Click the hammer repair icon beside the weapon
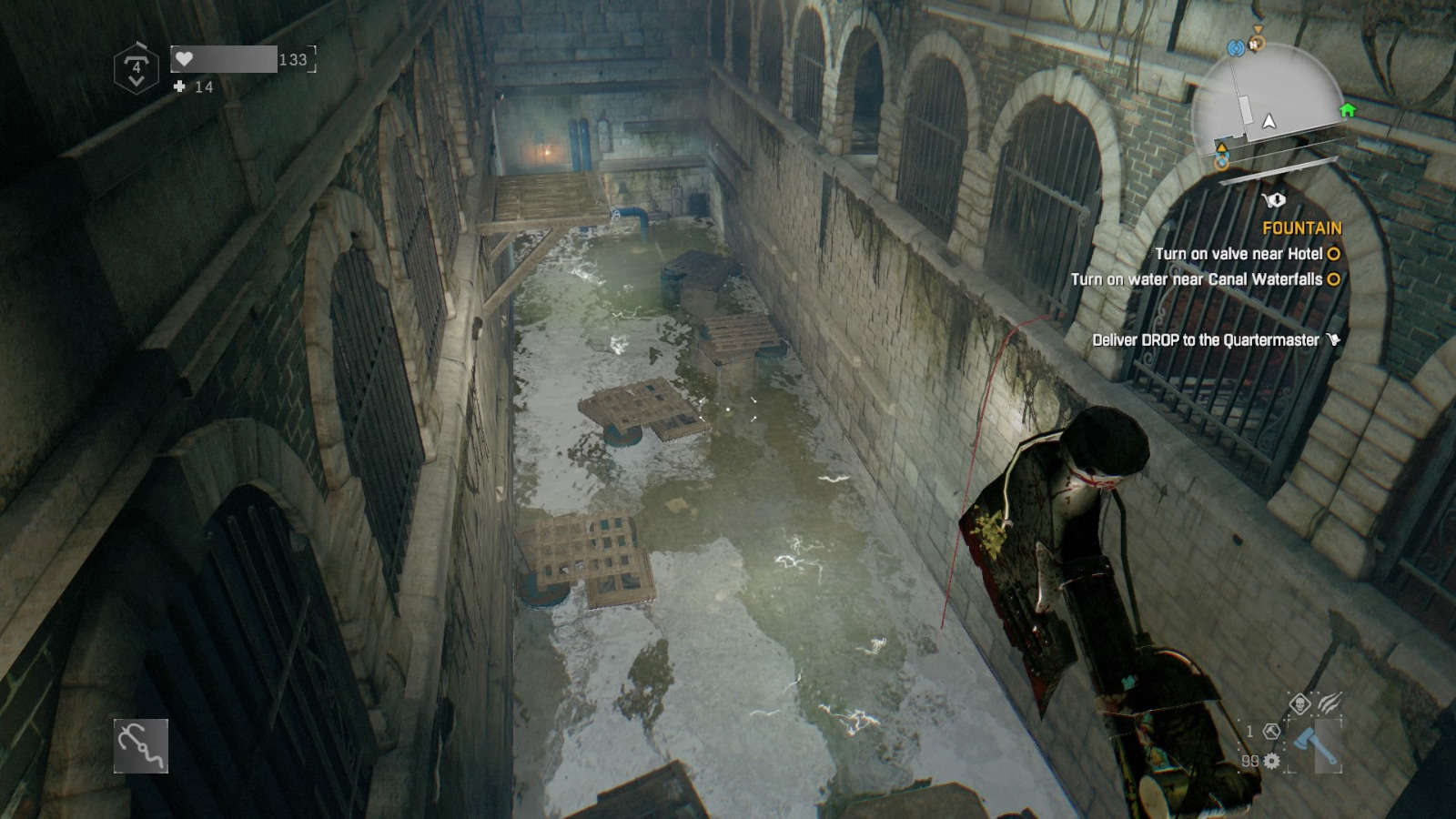 pyautogui.click(x=1271, y=731)
